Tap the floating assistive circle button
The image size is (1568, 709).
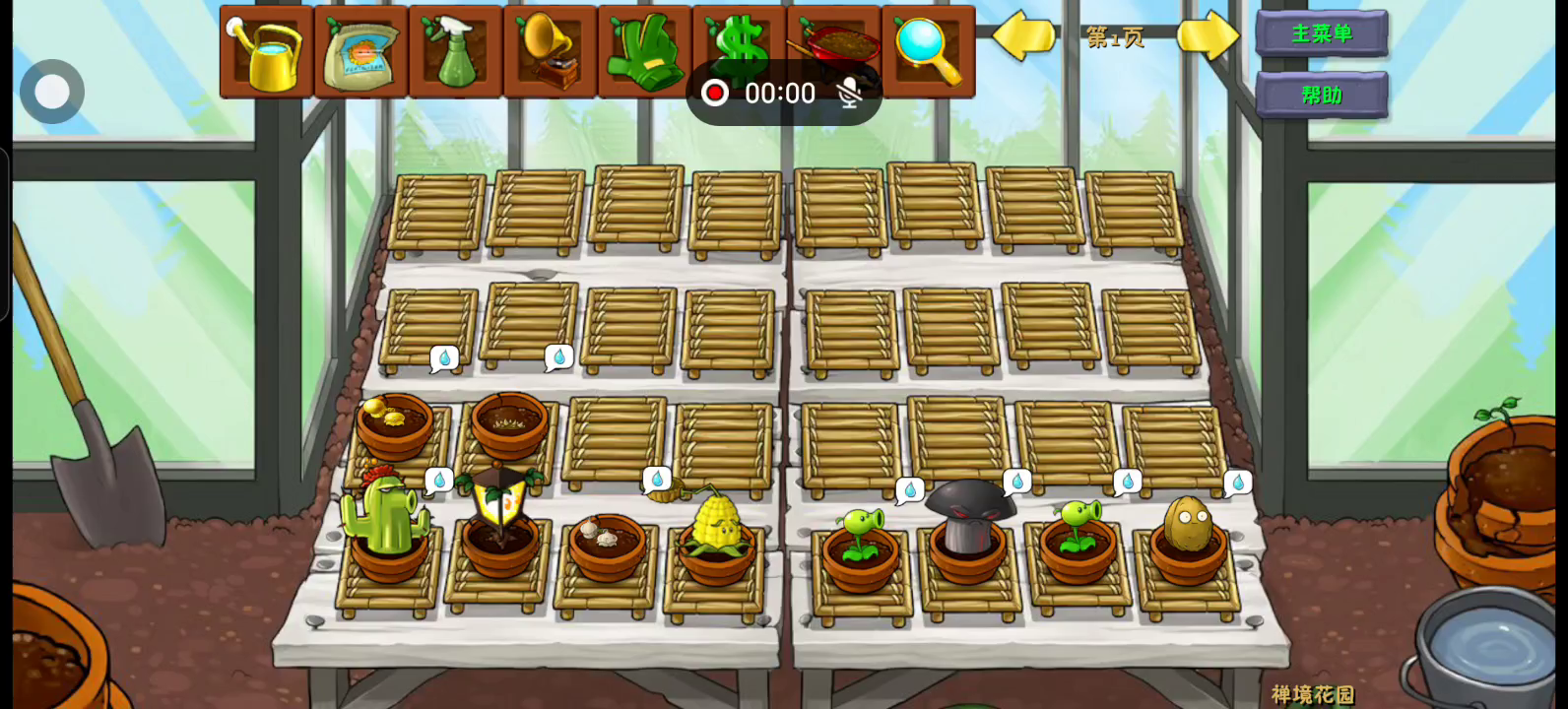(52, 92)
